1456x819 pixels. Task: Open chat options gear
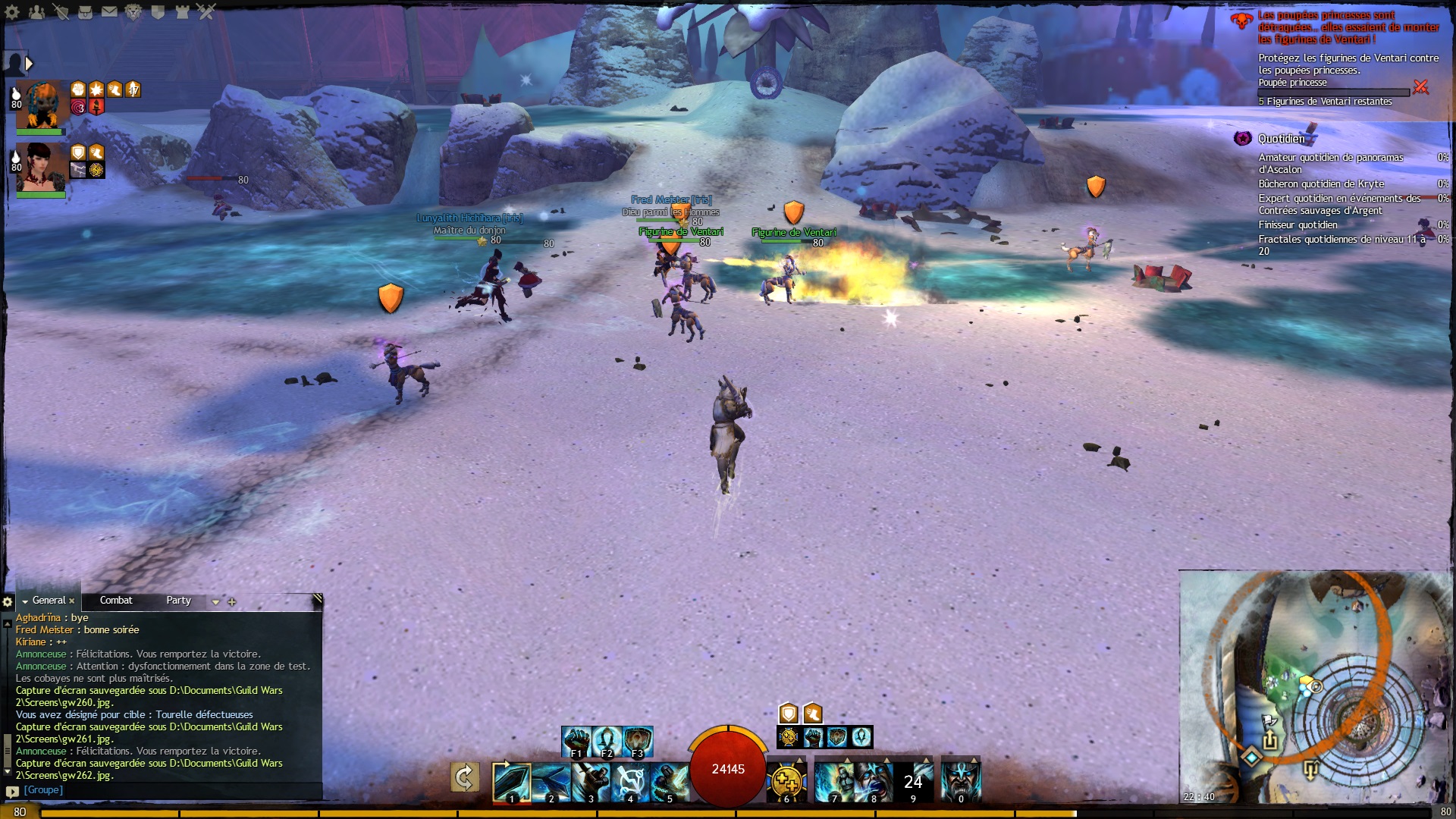[8, 602]
